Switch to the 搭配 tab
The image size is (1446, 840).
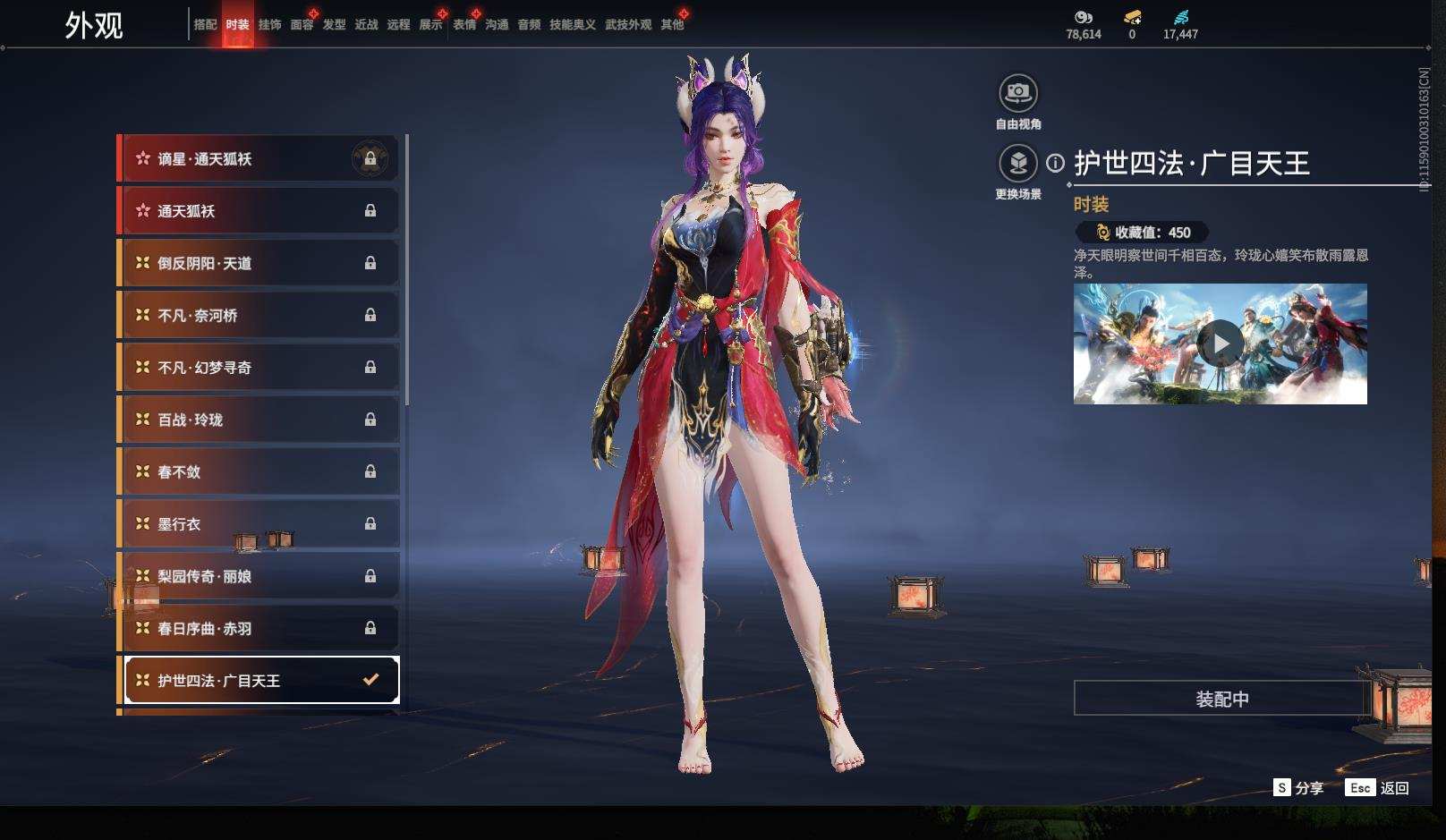[x=205, y=25]
